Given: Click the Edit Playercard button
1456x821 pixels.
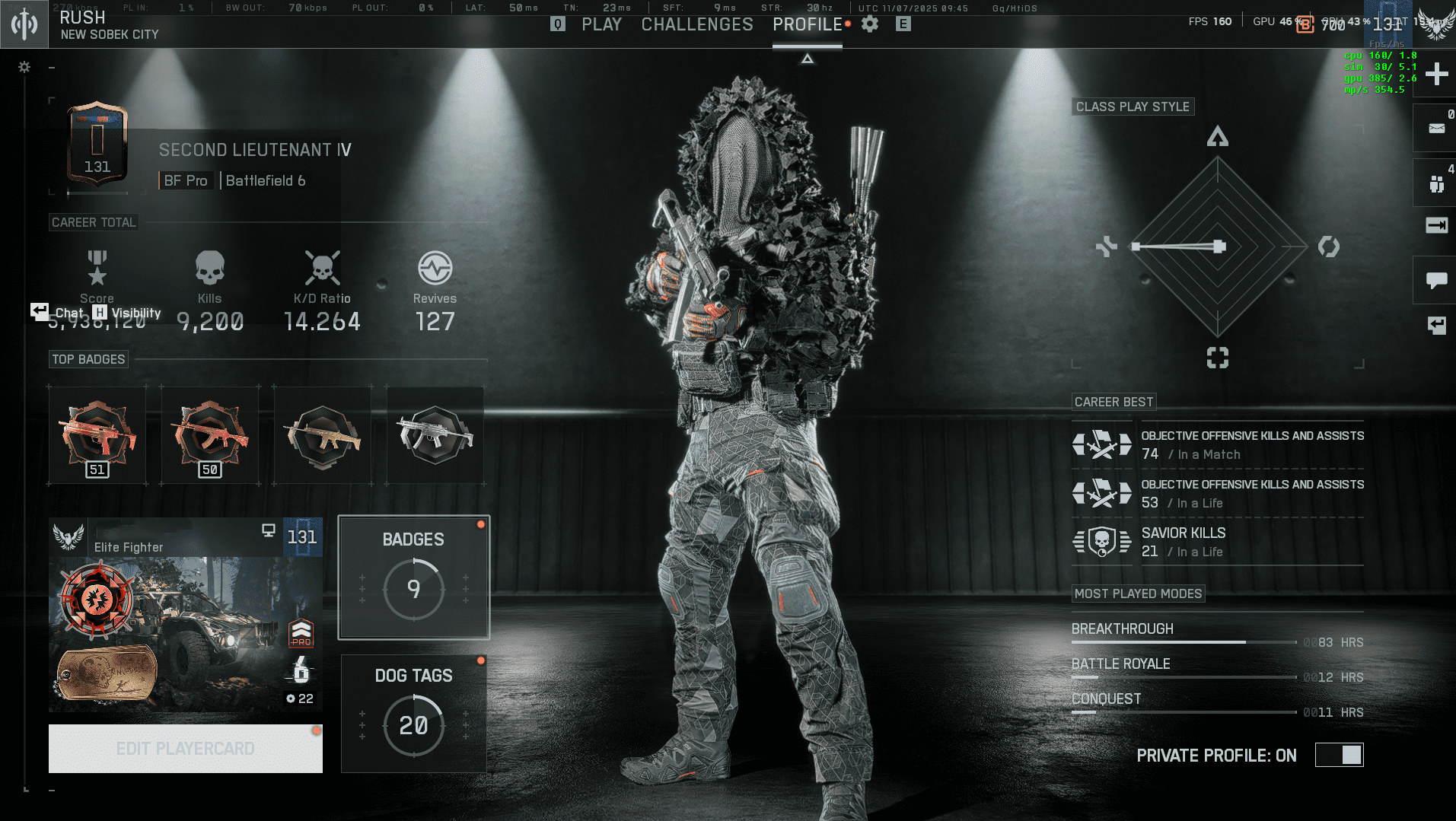Looking at the screenshot, I should (185, 748).
